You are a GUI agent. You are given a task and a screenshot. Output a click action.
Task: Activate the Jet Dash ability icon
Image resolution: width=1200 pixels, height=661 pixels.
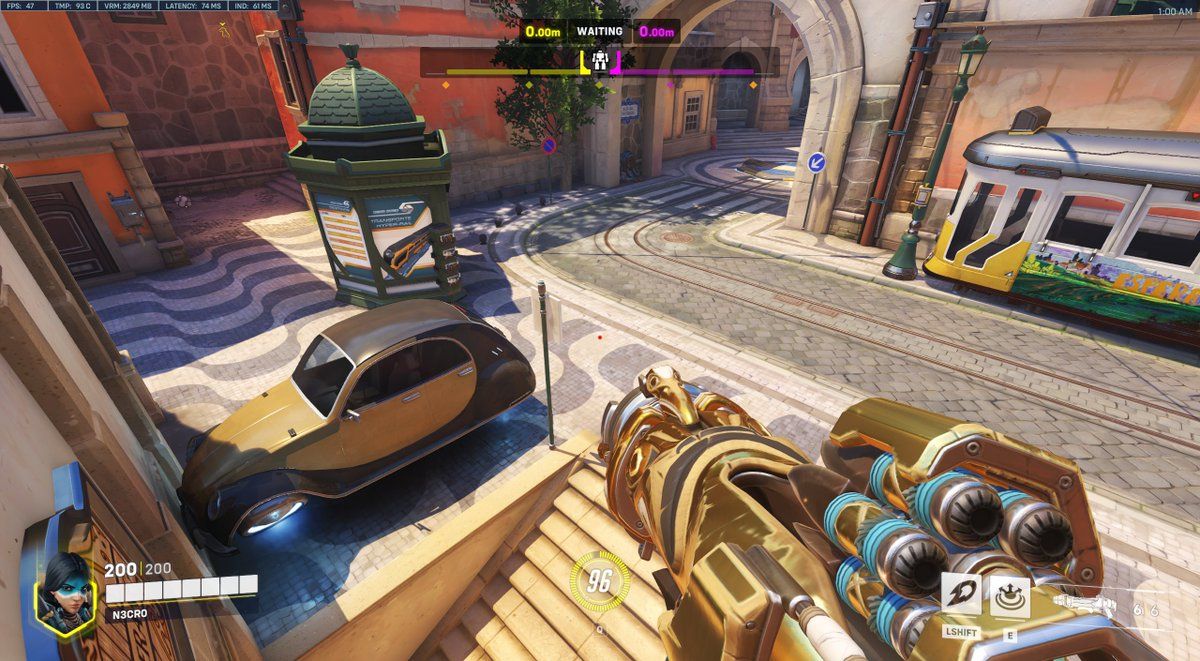click(x=961, y=595)
